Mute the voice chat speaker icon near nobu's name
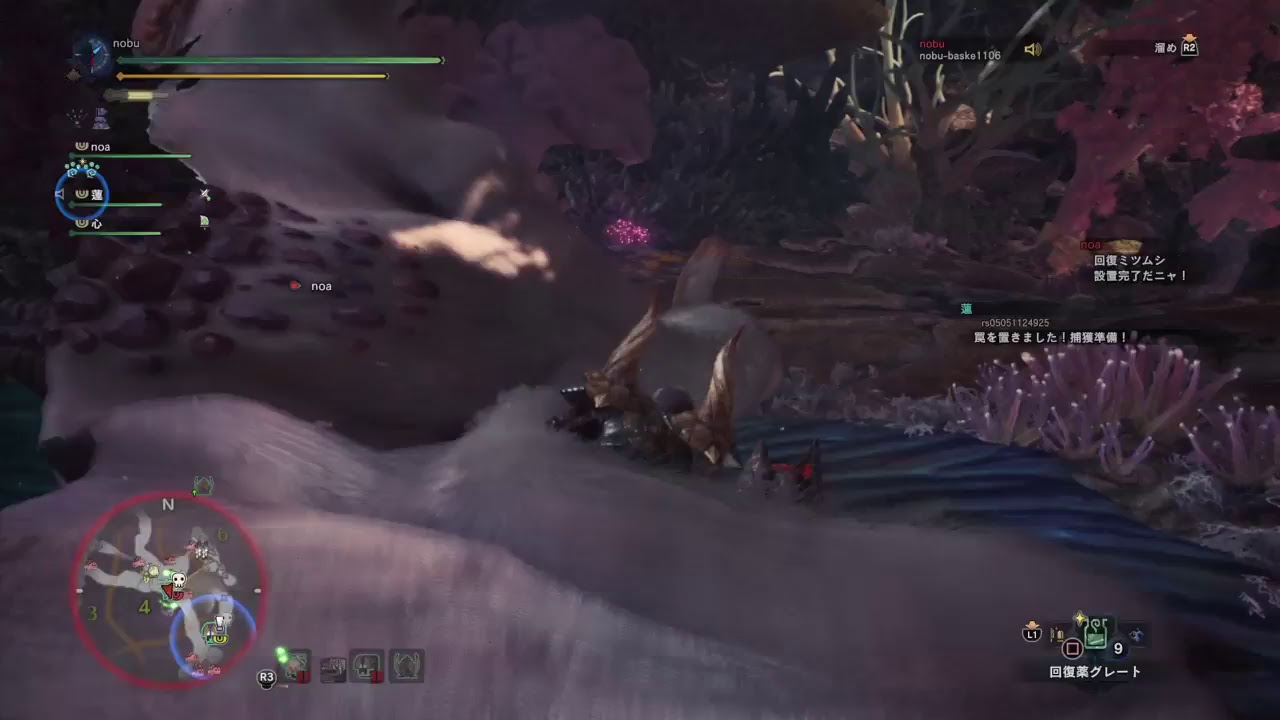Viewport: 1280px width, 720px height. tap(1033, 49)
